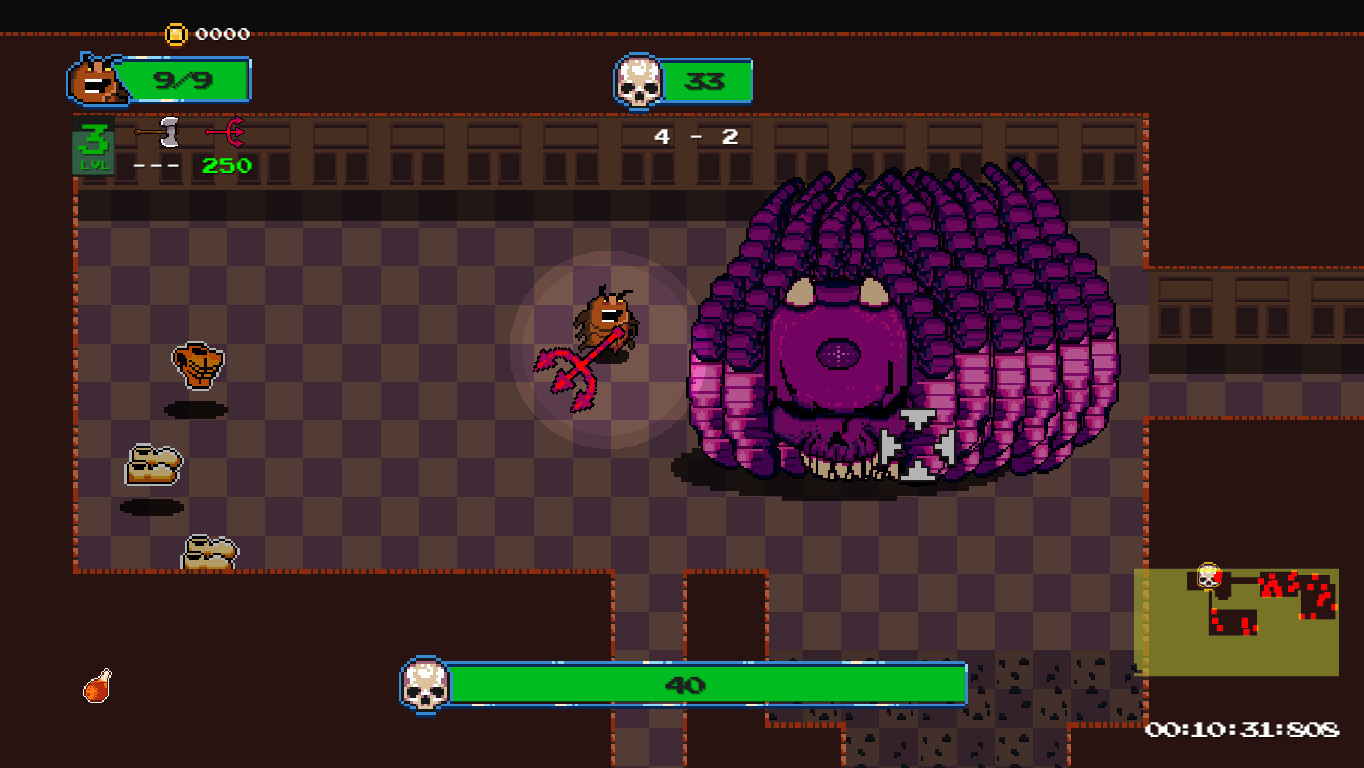Pick the mask pickup on the floor
Screen dimensions: 1364x768
[x=199, y=365]
